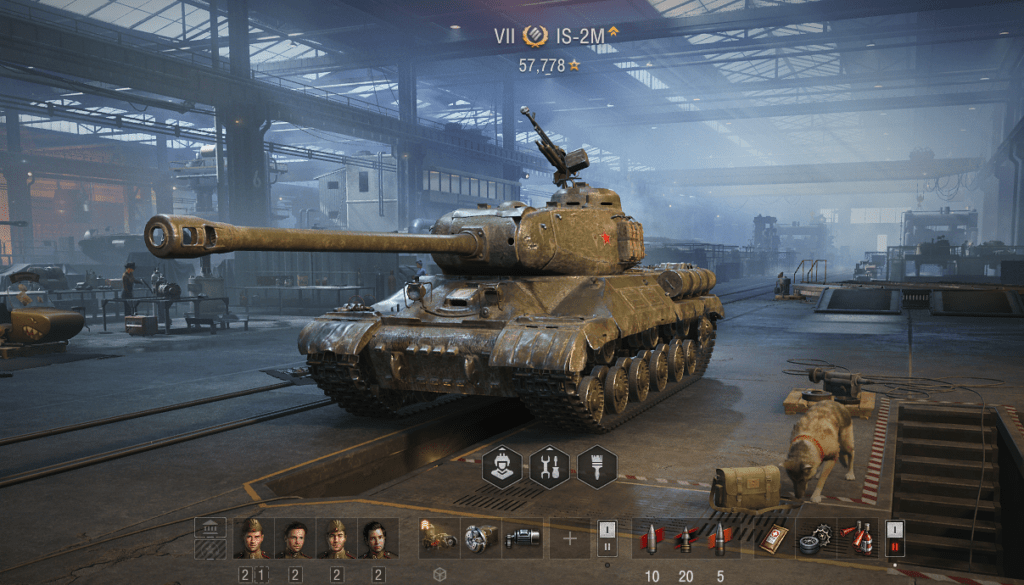Screen dimensions: 1024x585
Task: Open the crew hexagon button
Action: pyautogui.click(x=502, y=466)
